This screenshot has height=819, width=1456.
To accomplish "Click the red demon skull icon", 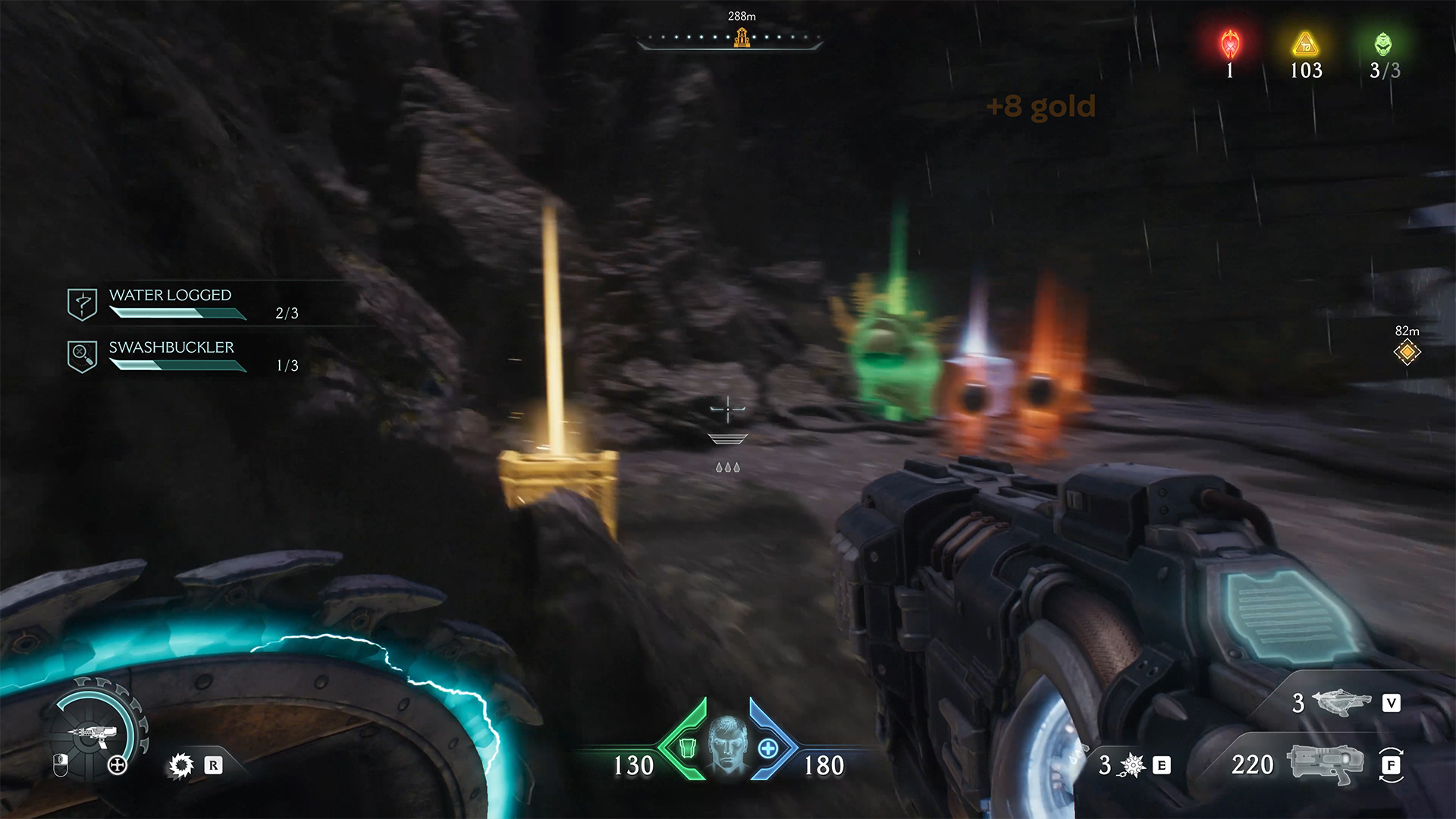I will click(1230, 45).
